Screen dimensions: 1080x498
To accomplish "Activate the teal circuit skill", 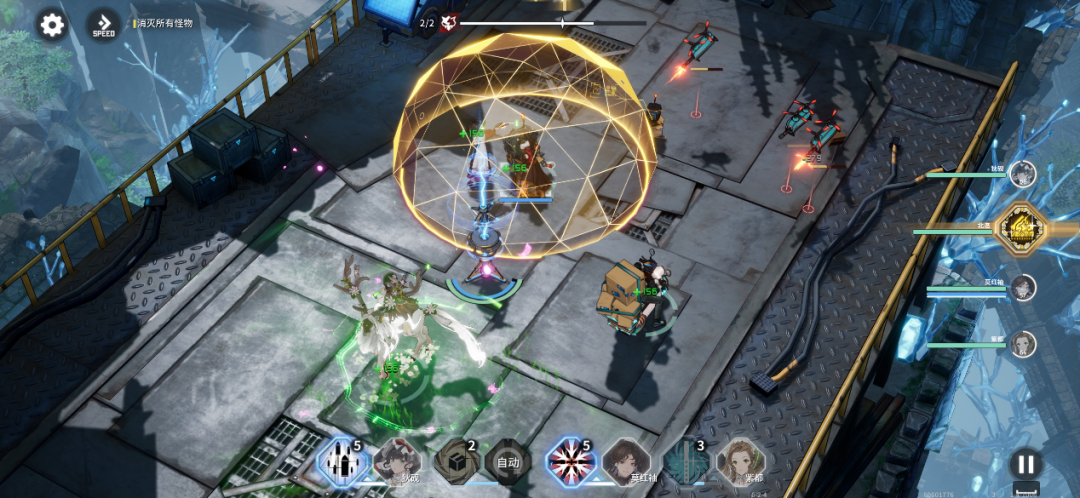I will pyautogui.click(x=686, y=461).
